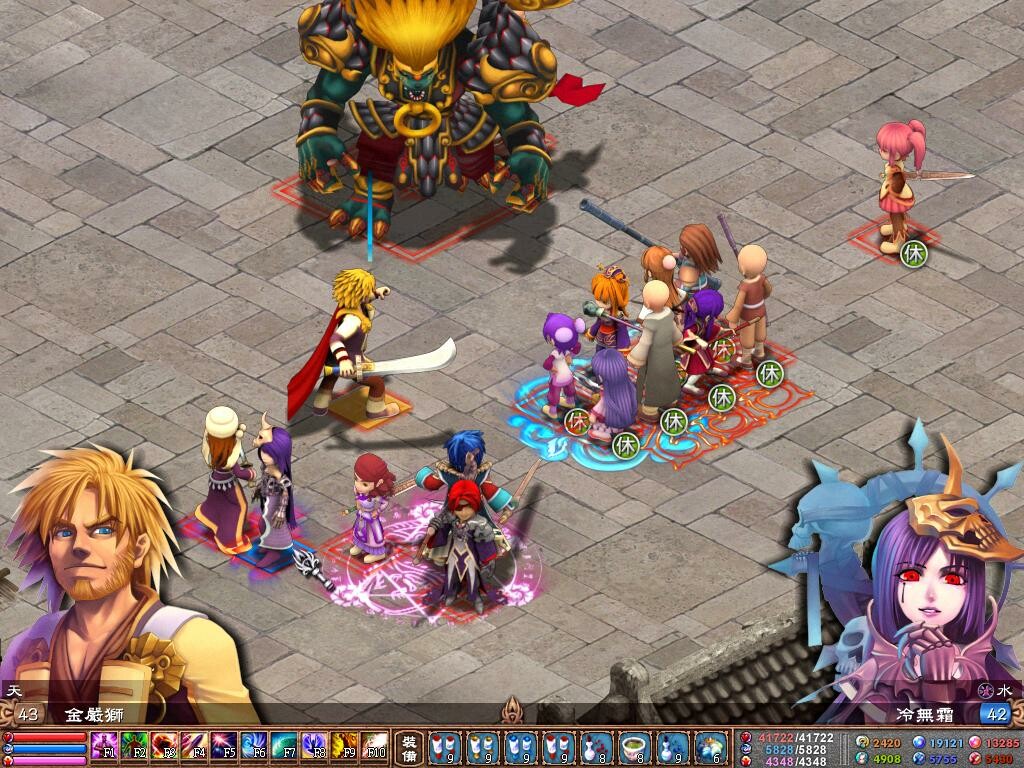1024x768 pixels.
Task: Use the teal bowl item slot
Action: 634,746
